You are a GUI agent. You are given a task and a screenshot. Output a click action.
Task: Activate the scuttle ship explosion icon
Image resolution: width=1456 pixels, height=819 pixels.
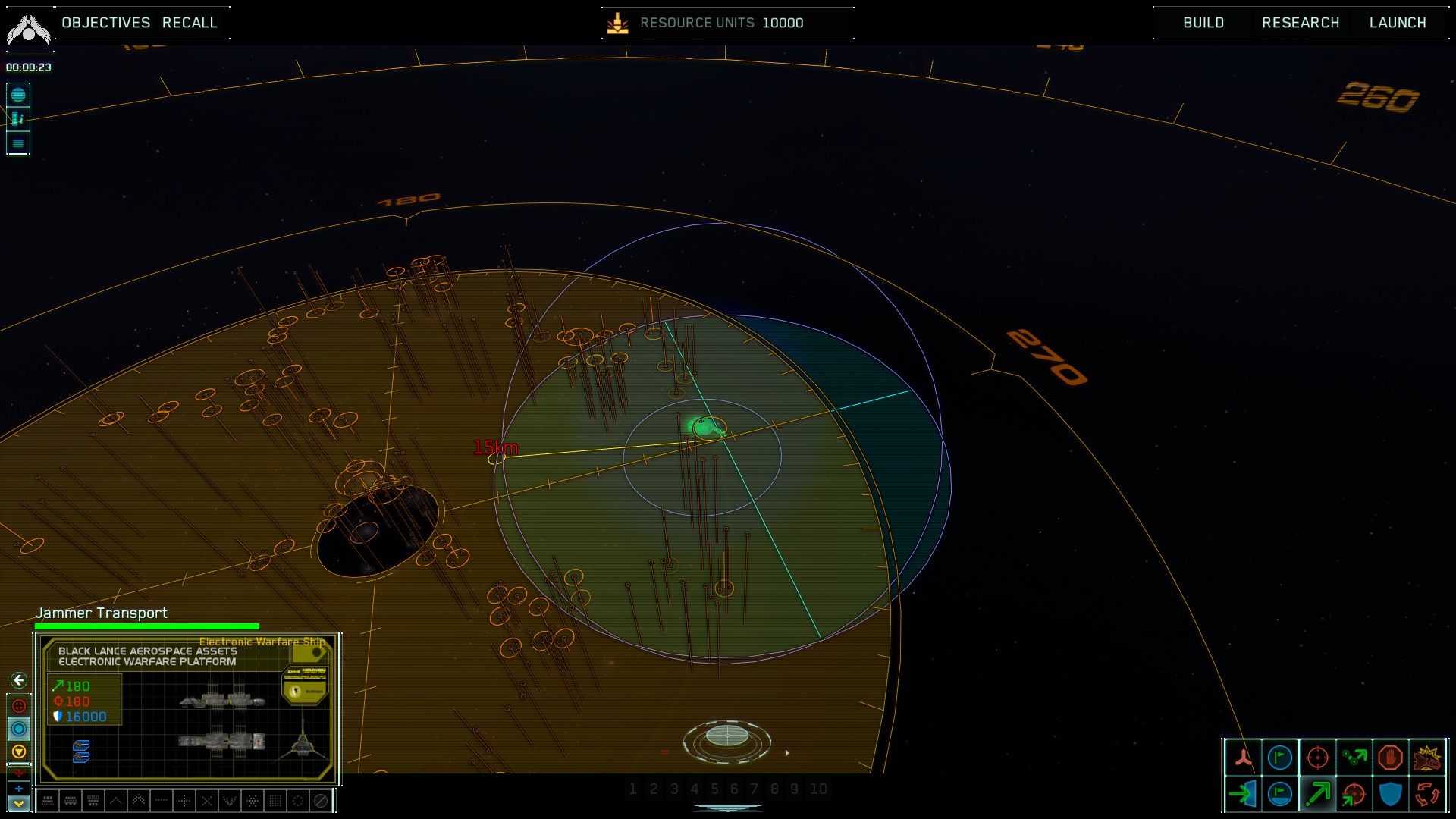(1427, 757)
